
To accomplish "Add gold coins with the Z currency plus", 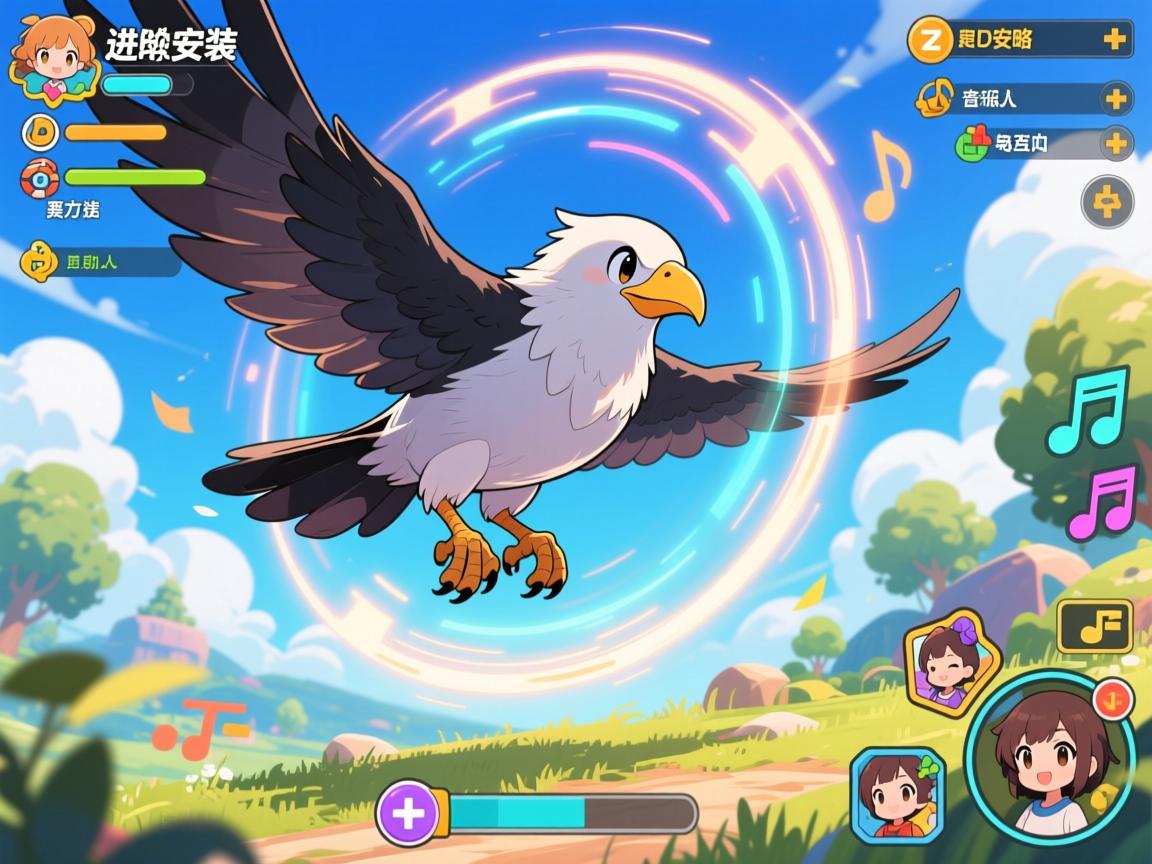I will [x=1114, y=40].
